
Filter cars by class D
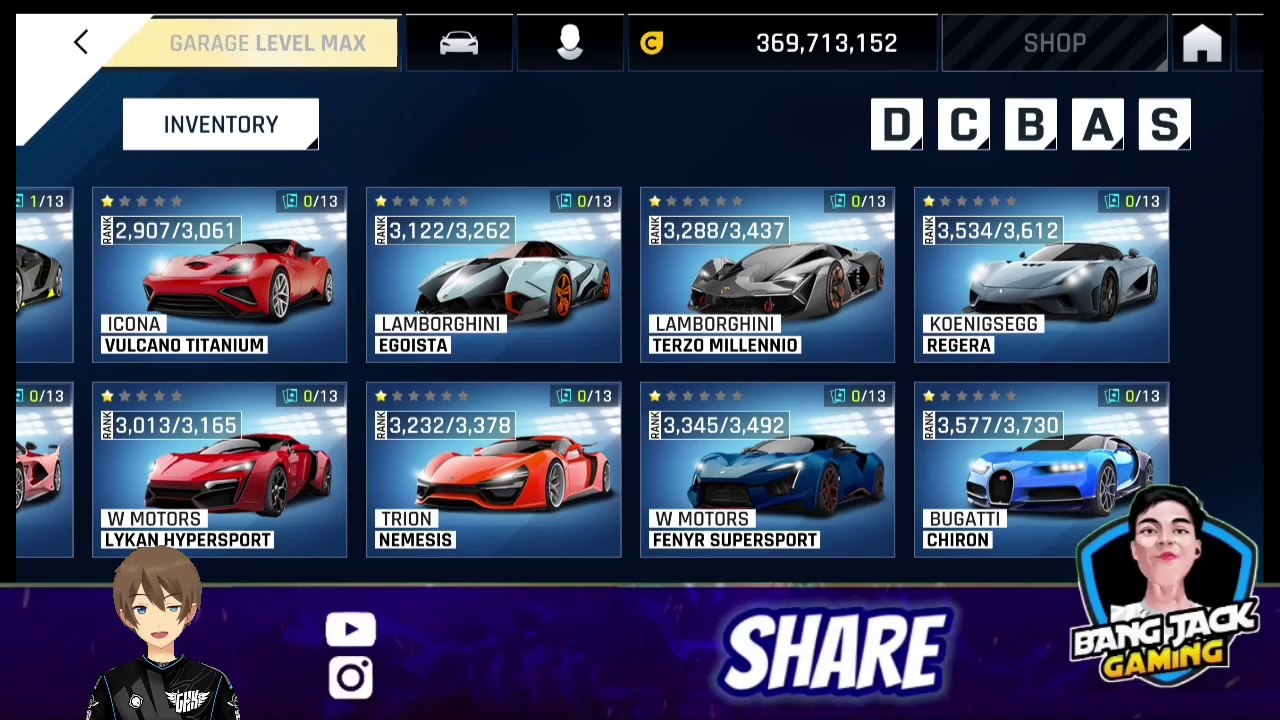pos(896,125)
